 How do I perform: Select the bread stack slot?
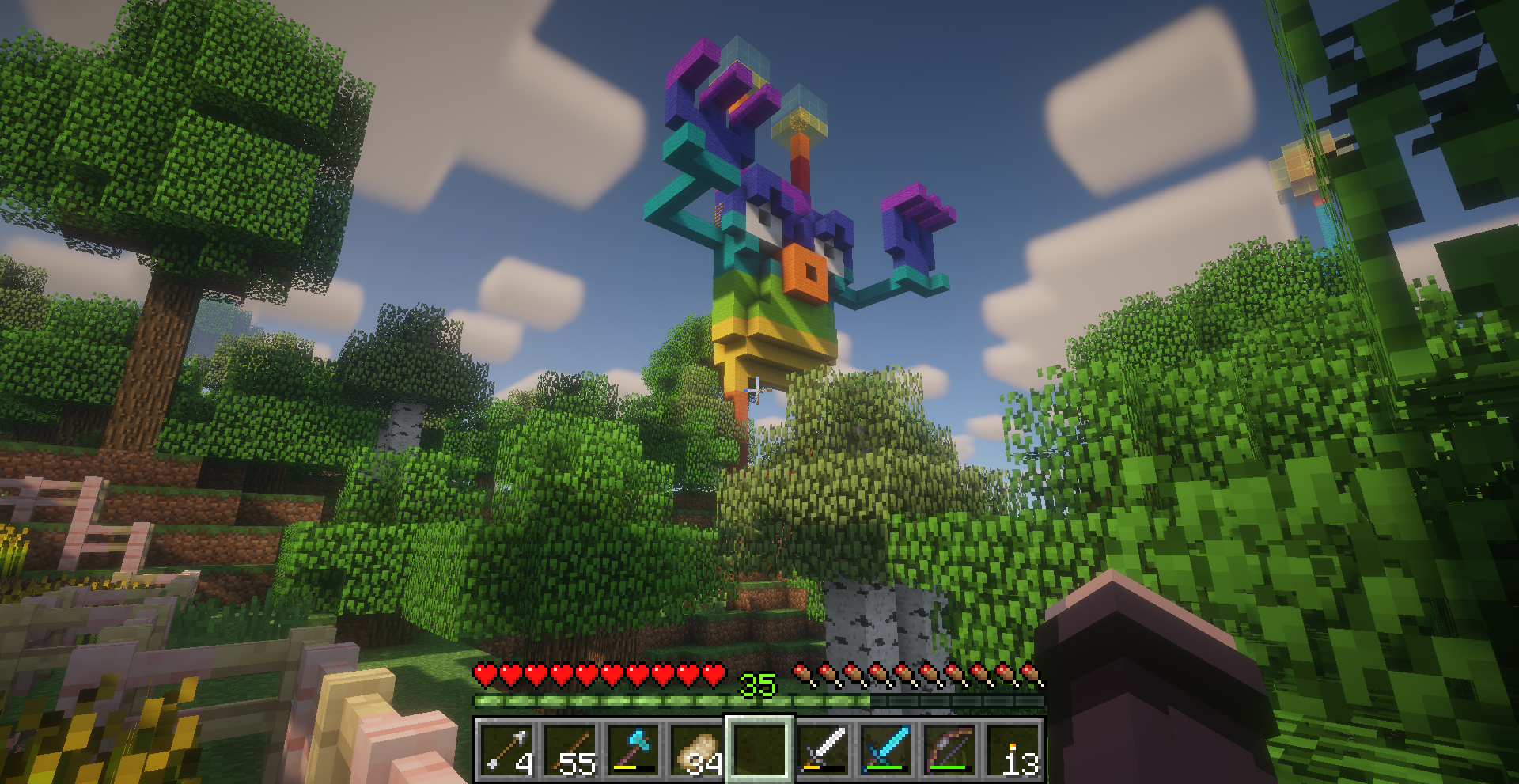pos(696,749)
